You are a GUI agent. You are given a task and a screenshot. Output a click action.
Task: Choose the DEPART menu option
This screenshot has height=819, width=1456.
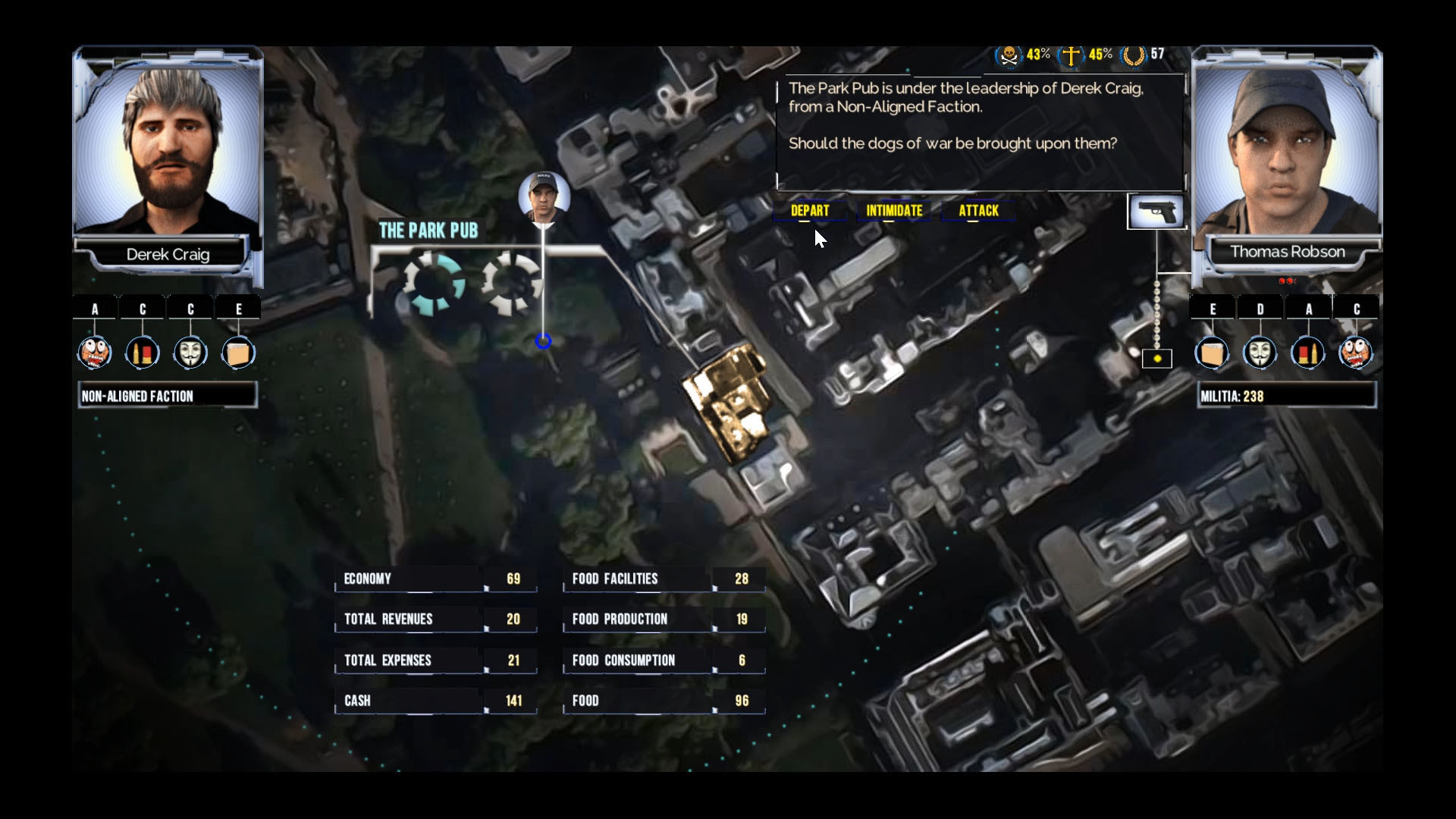point(810,210)
